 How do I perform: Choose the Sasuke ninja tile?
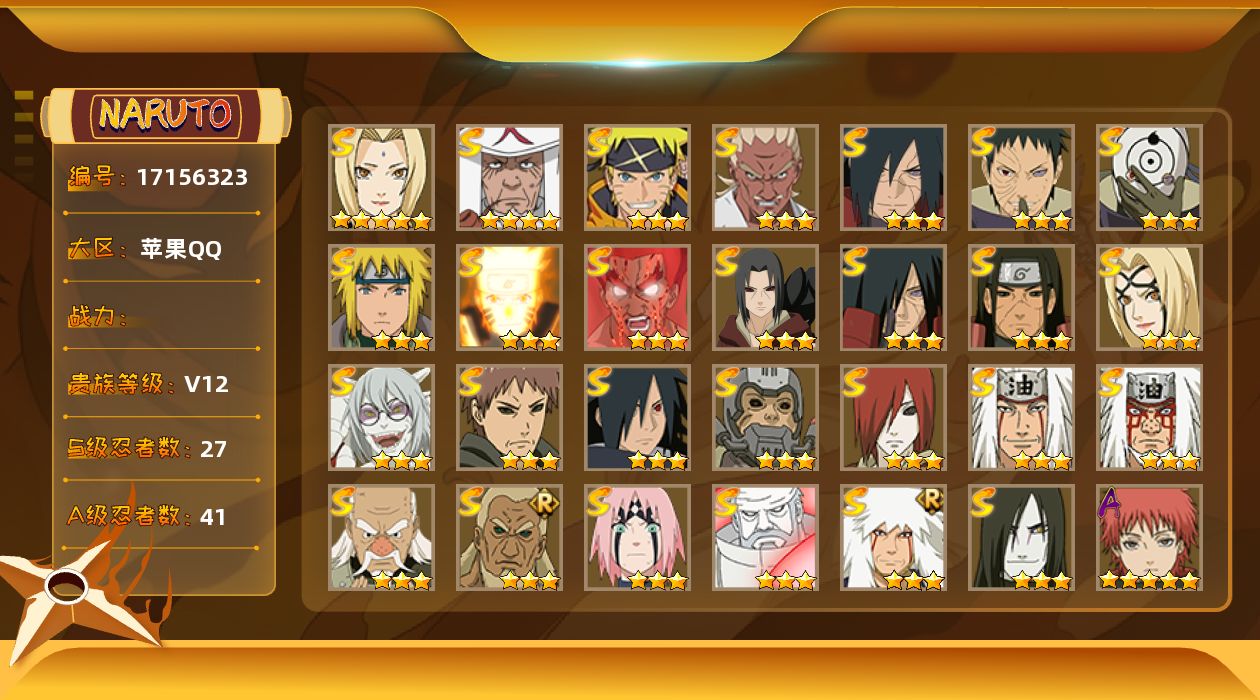click(x=637, y=417)
